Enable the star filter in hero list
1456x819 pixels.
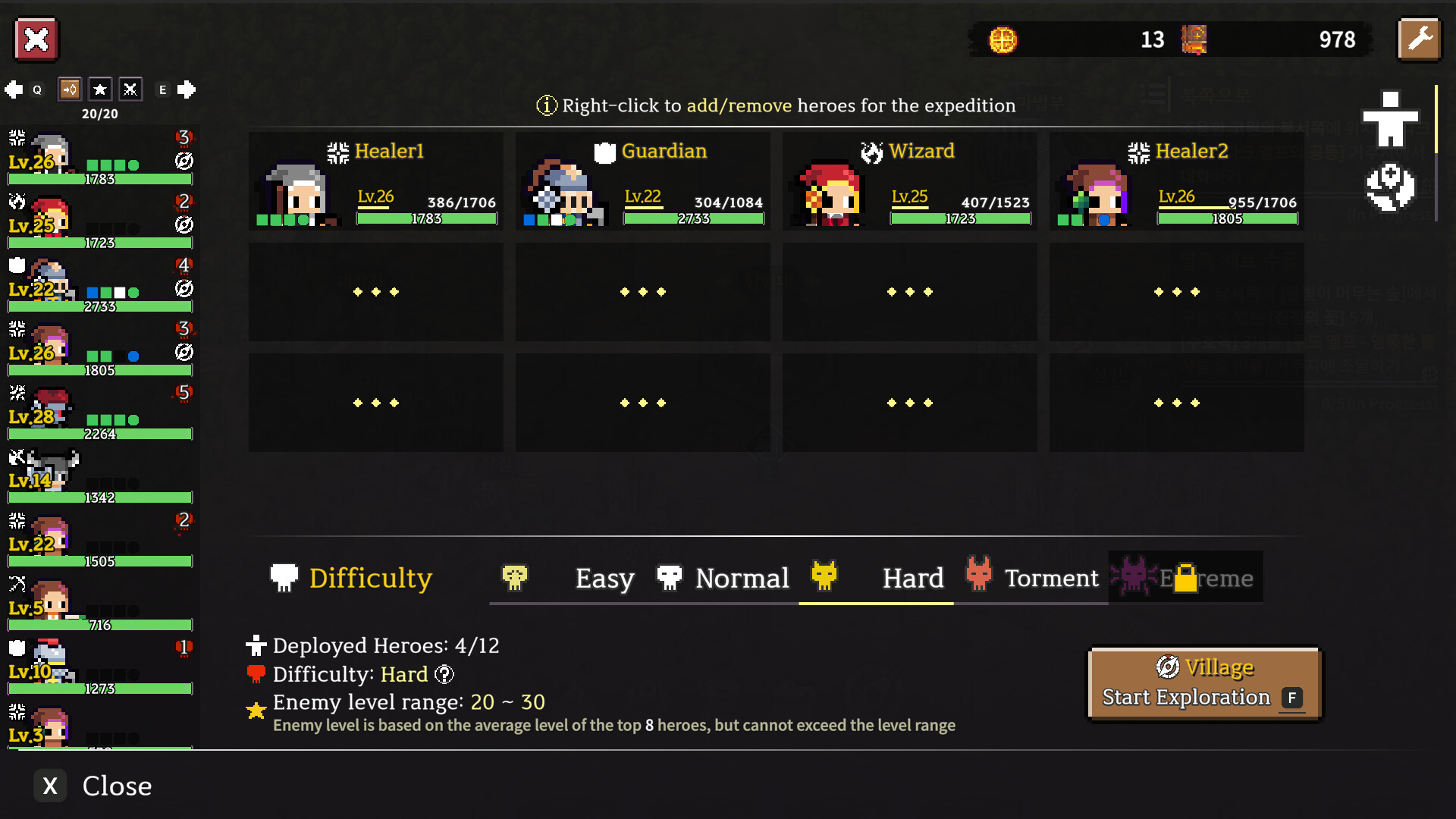point(100,89)
